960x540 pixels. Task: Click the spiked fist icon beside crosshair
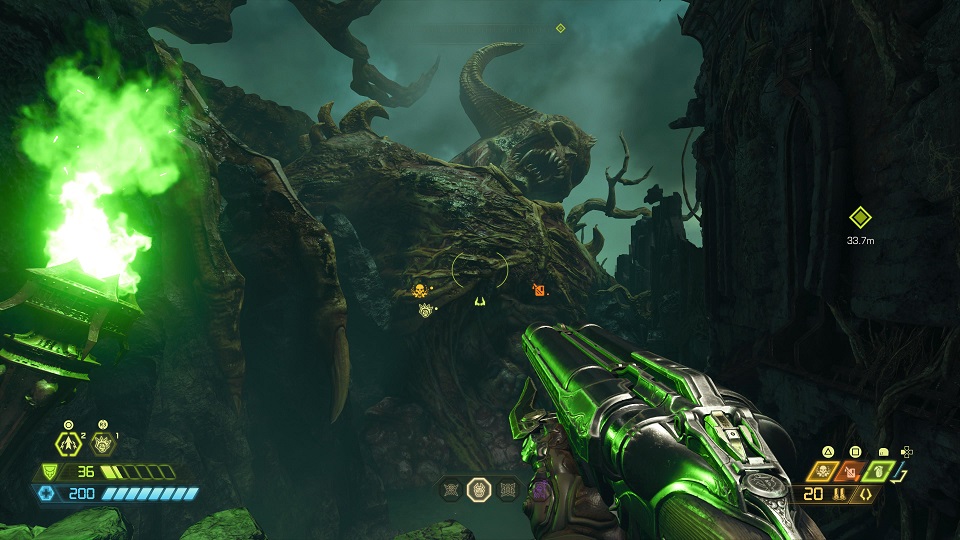tap(425, 310)
